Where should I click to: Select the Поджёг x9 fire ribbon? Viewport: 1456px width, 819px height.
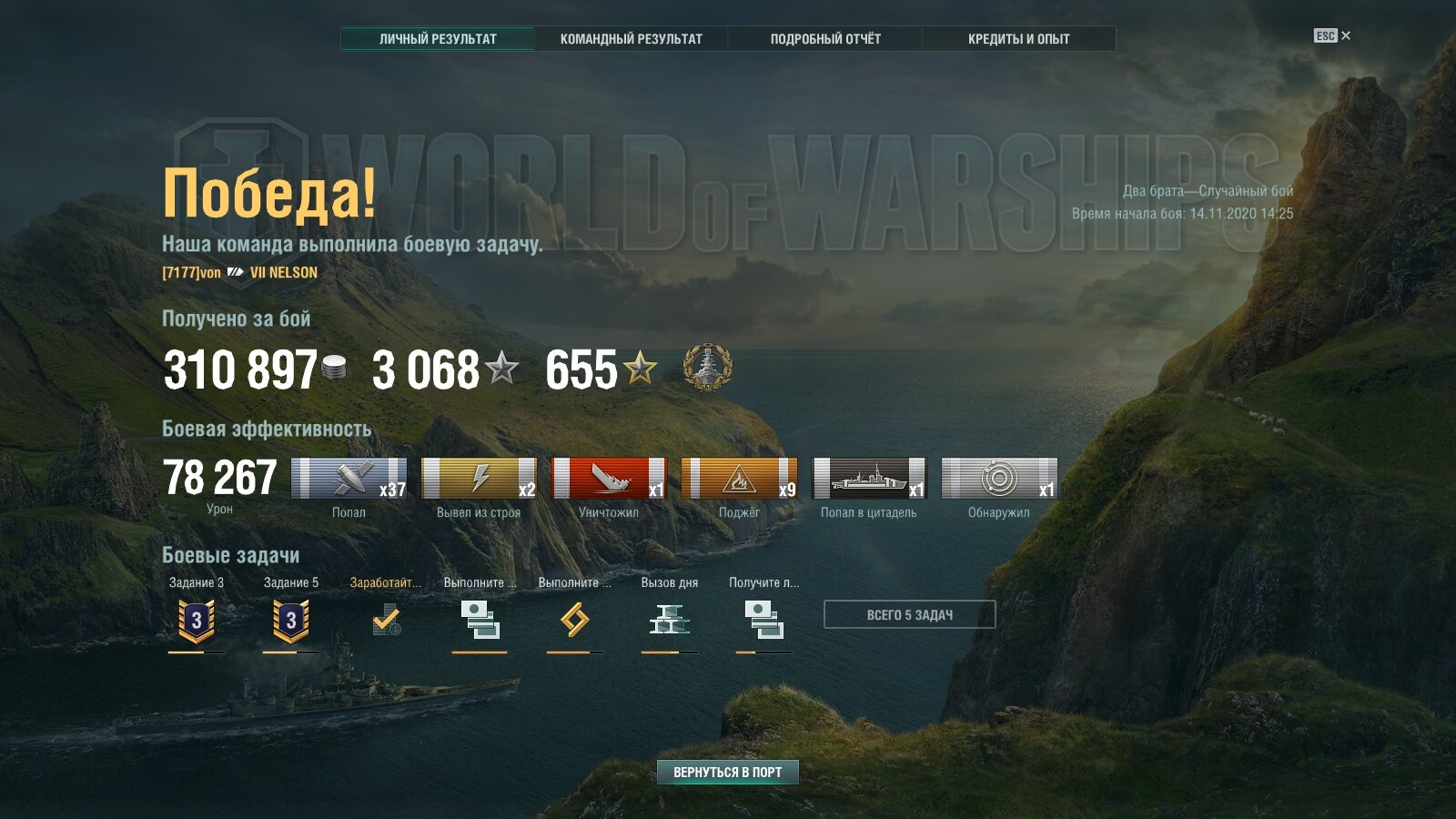739,479
